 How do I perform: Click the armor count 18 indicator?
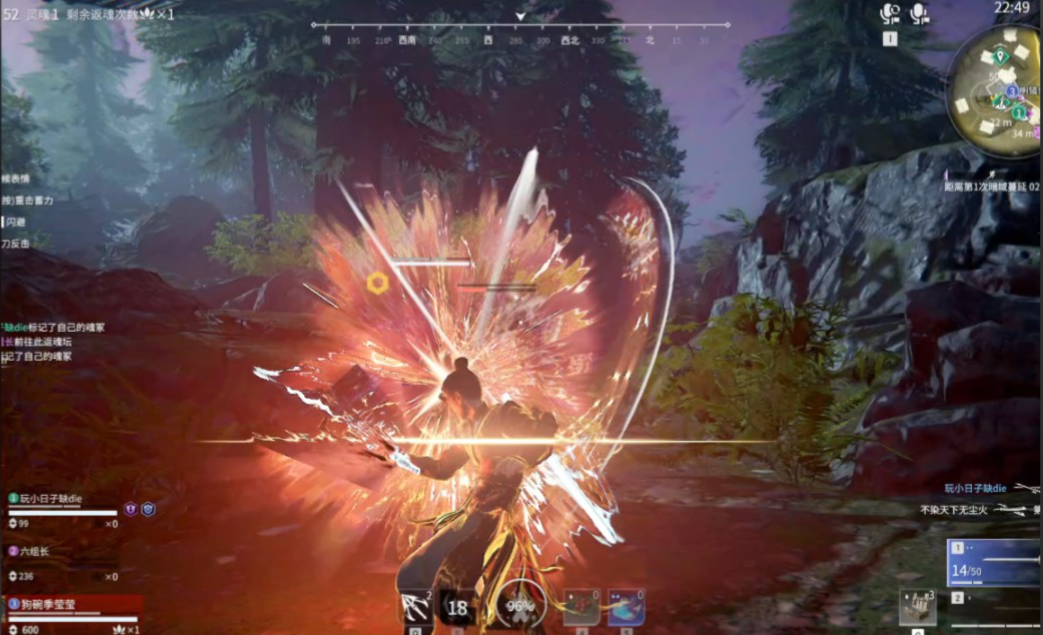[458, 607]
